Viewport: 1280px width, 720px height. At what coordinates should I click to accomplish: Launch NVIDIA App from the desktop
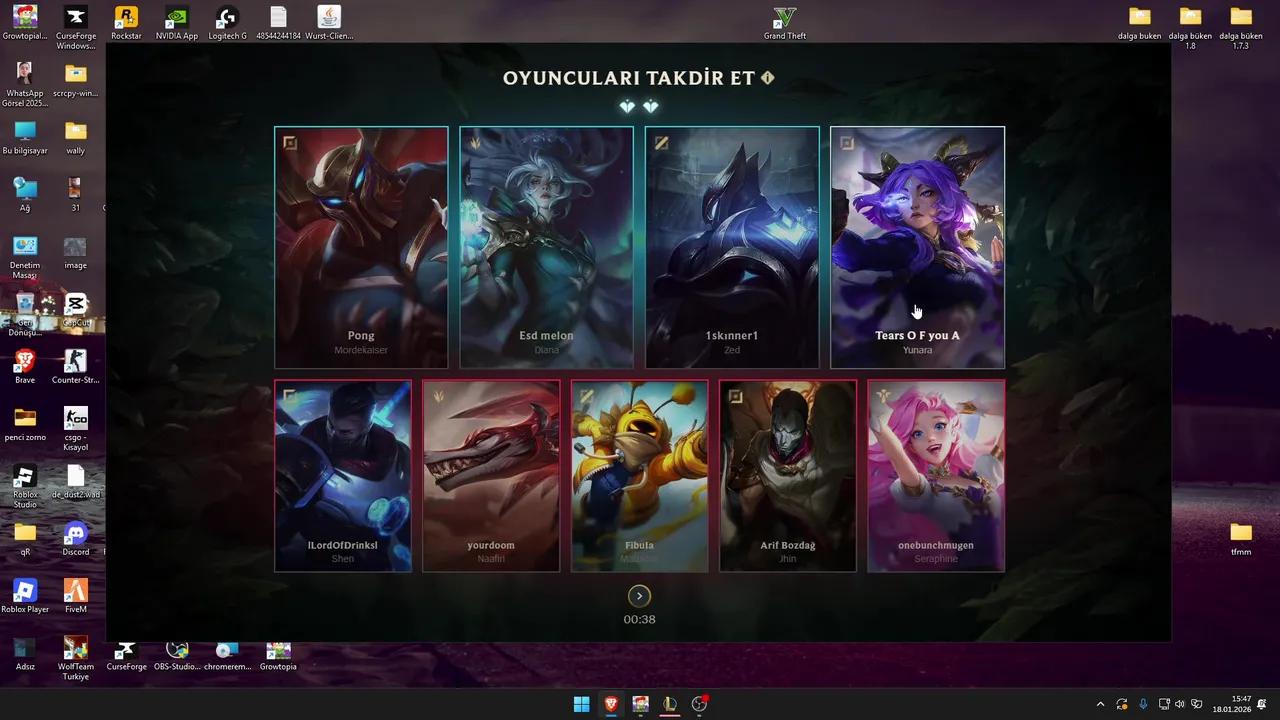176,18
